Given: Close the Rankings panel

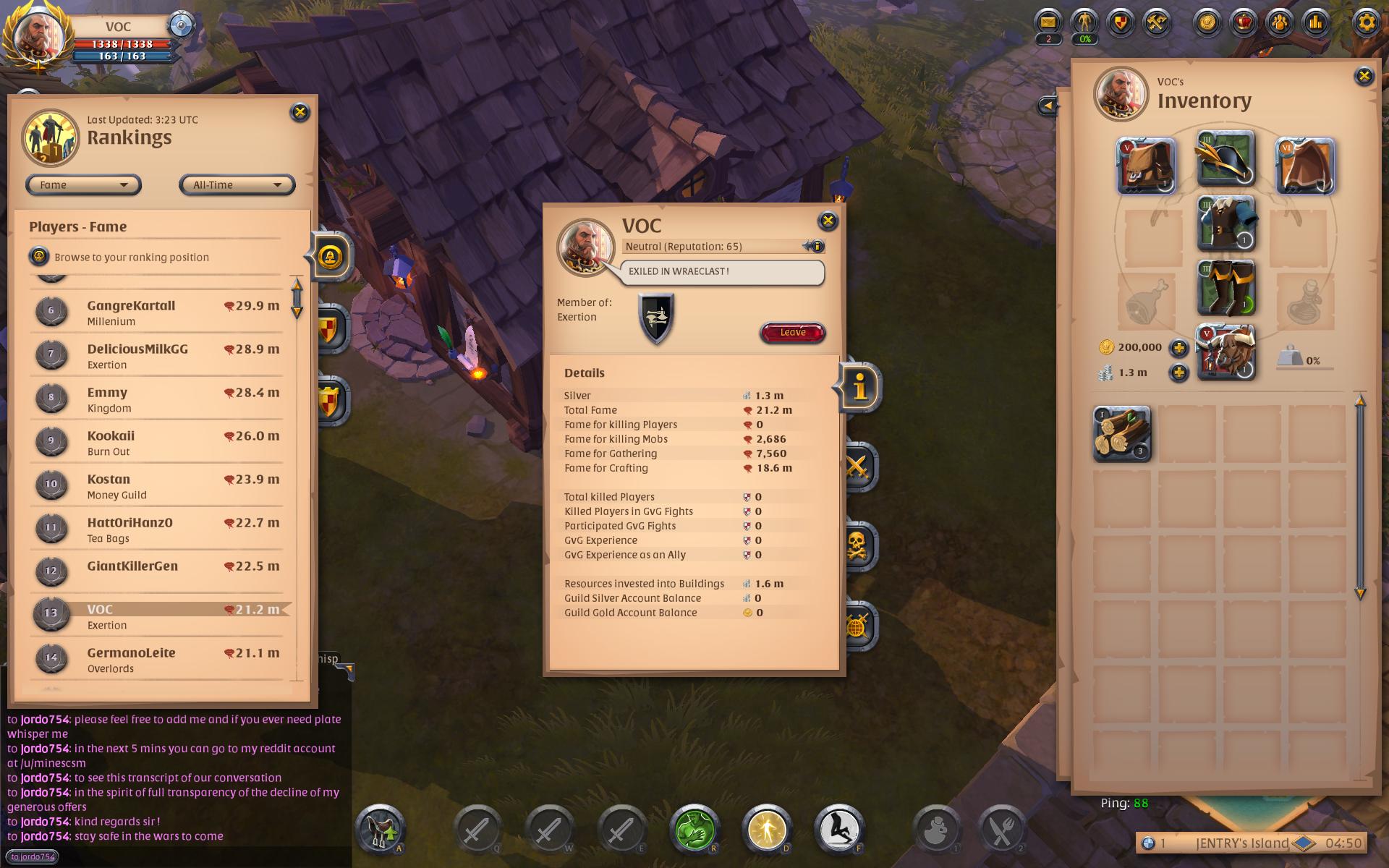Looking at the screenshot, I should pos(300,112).
